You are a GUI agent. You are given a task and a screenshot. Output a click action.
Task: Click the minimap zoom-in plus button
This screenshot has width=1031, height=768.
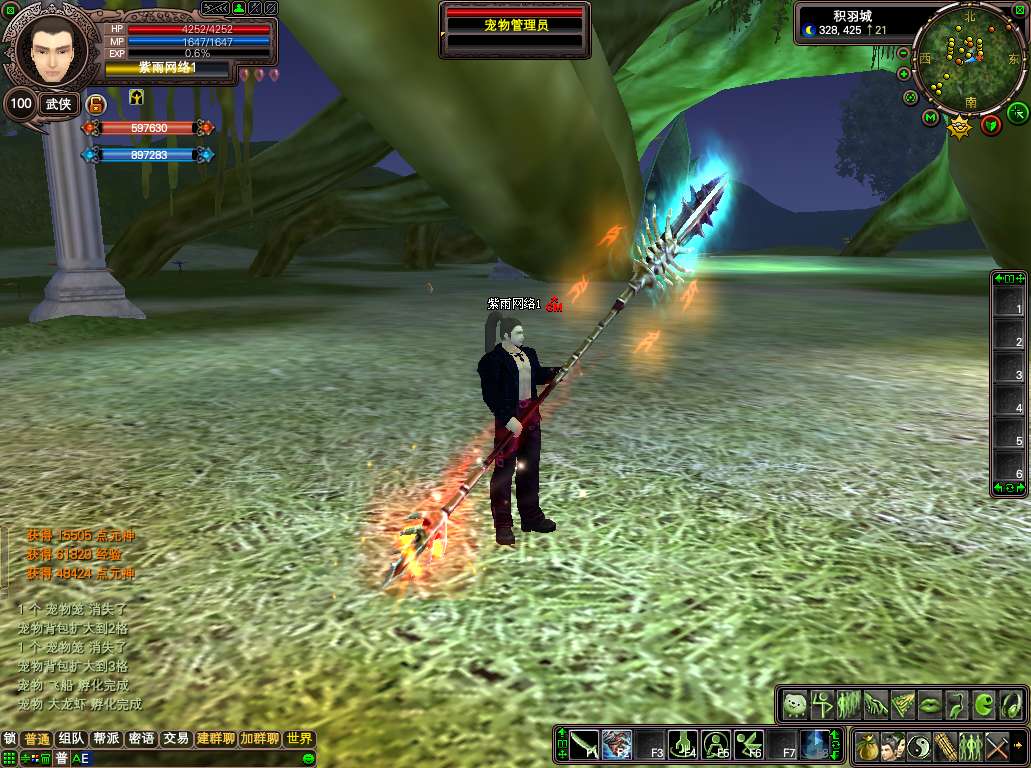(x=904, y=74)
